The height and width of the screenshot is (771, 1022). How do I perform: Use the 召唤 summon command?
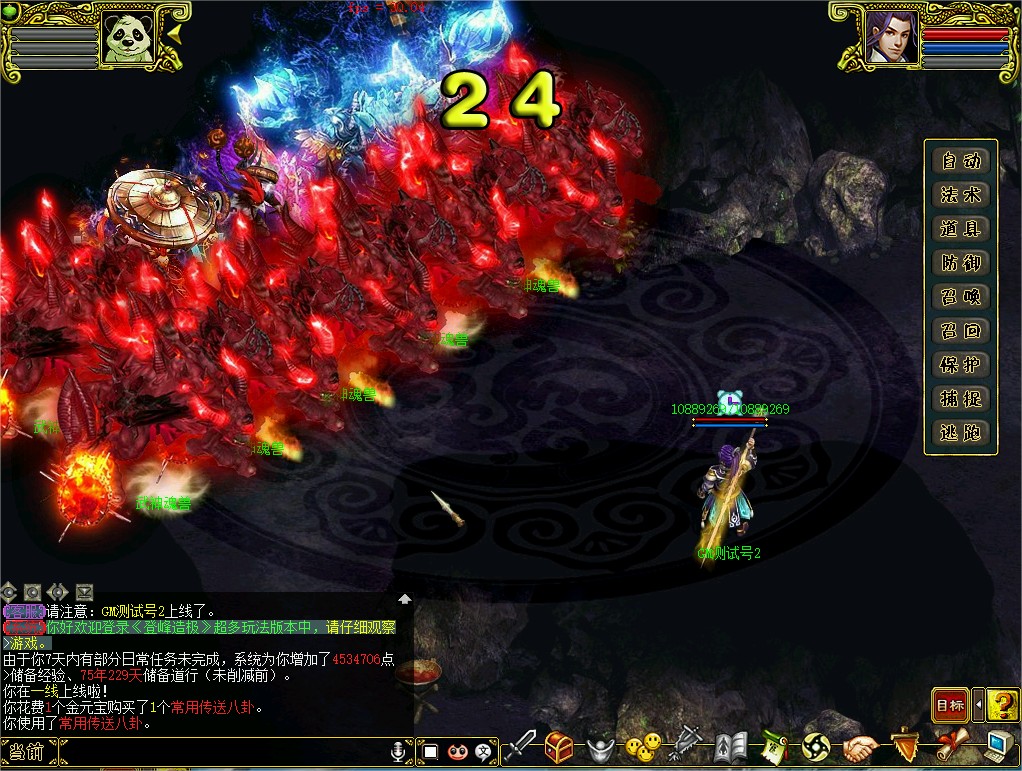pyautogui.click(x=960, y=297)
